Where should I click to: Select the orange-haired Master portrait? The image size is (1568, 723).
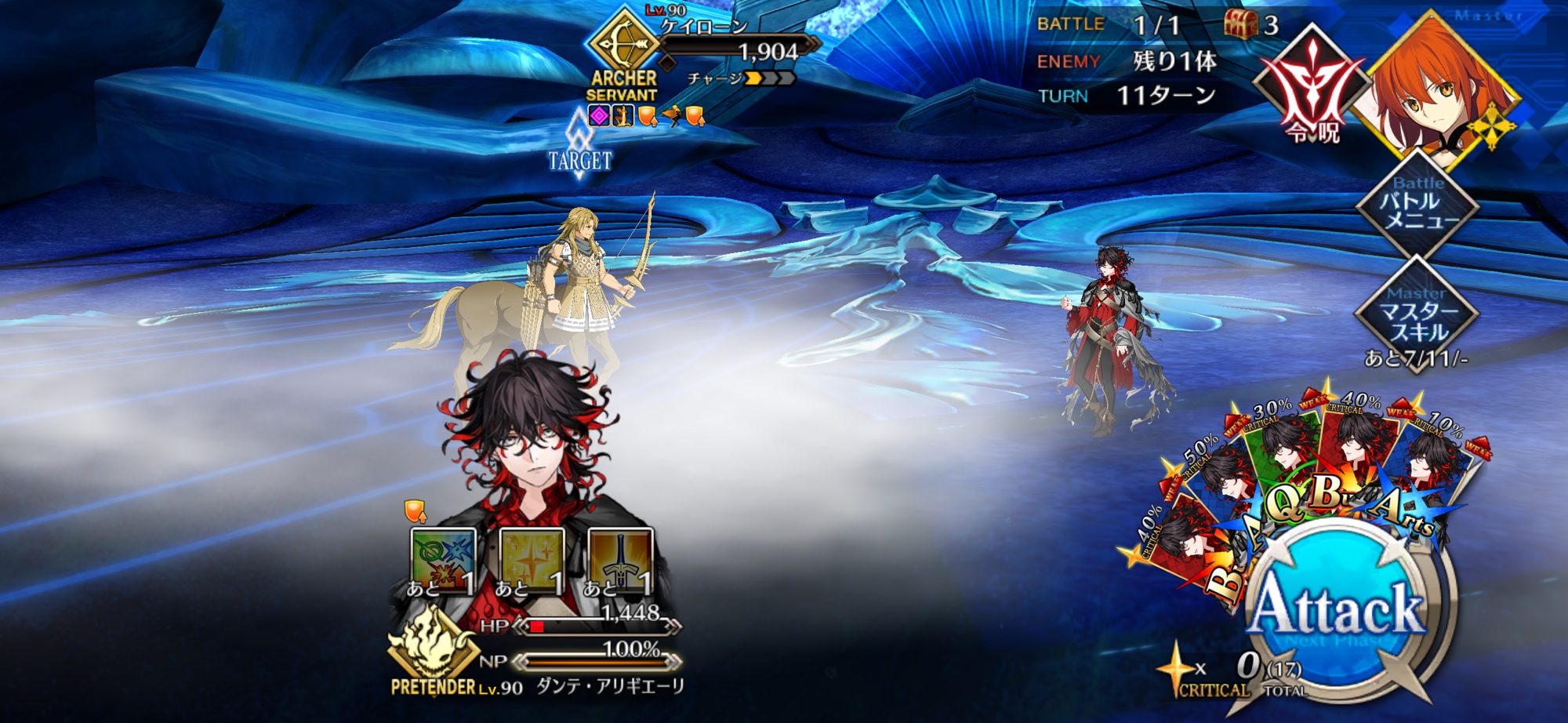coord(1444,88)
